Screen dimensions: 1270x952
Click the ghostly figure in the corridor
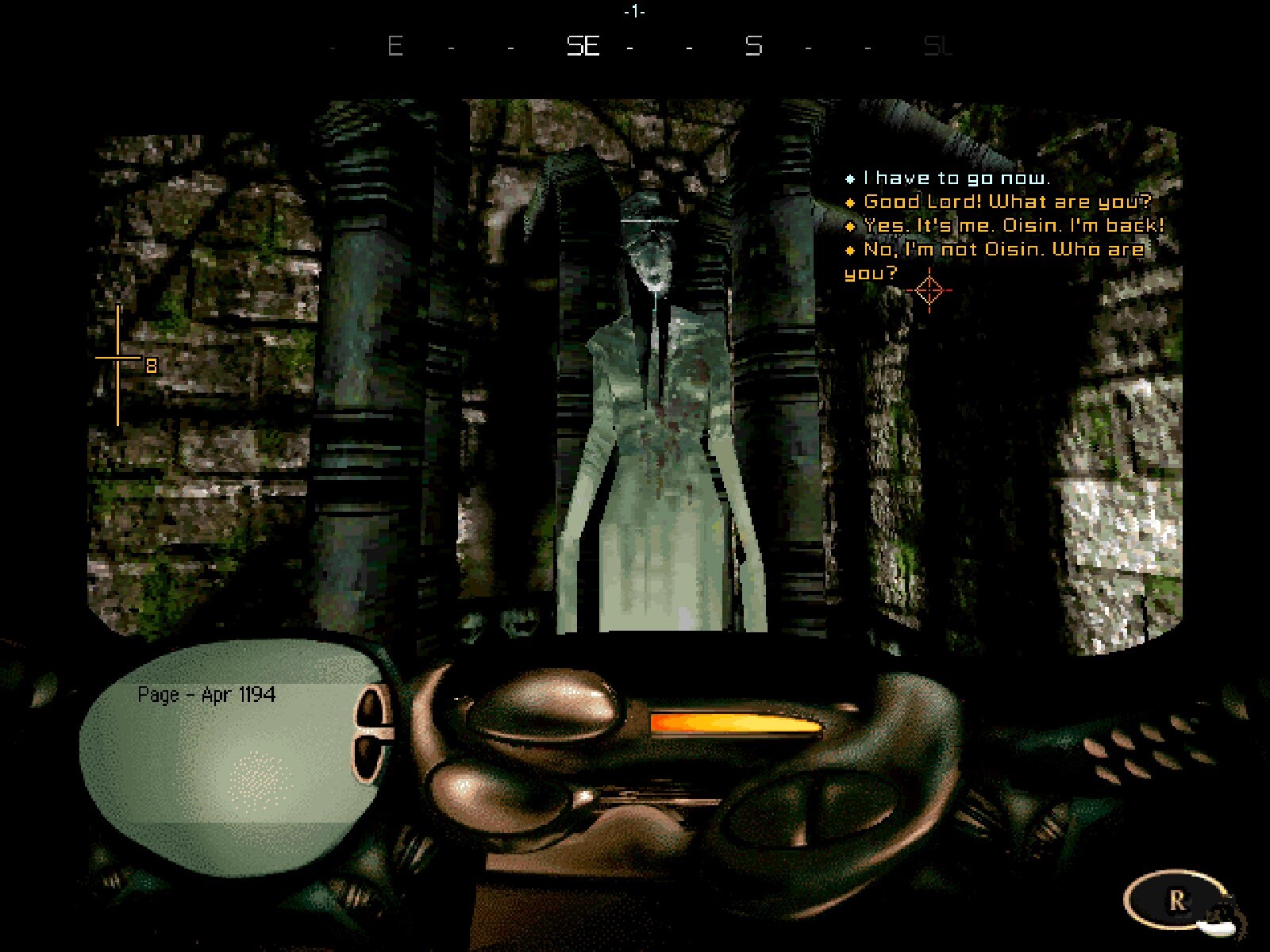pyautogui.click(x=659, y=397)
